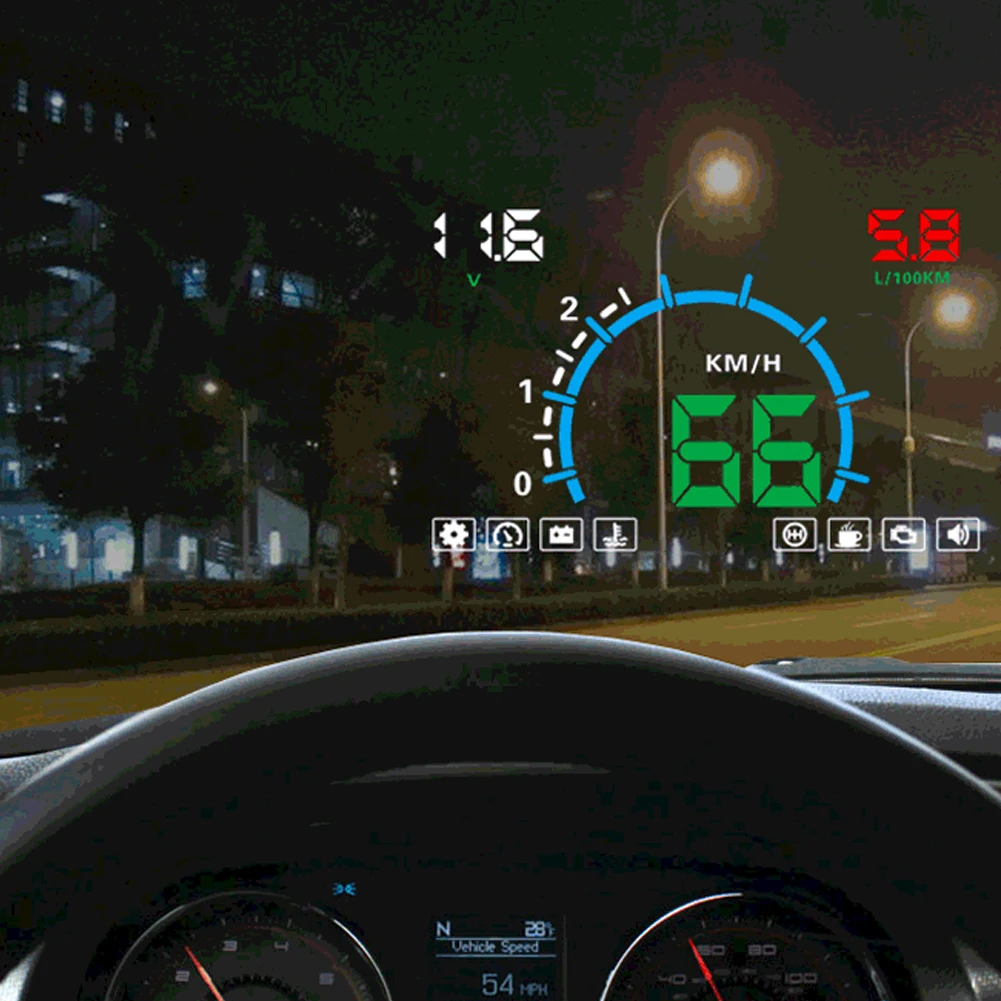The width and height of the screenshot is (1001, 1001).
Task: Select the speedometer gauge icon
Action: click(x=508, y=534)
